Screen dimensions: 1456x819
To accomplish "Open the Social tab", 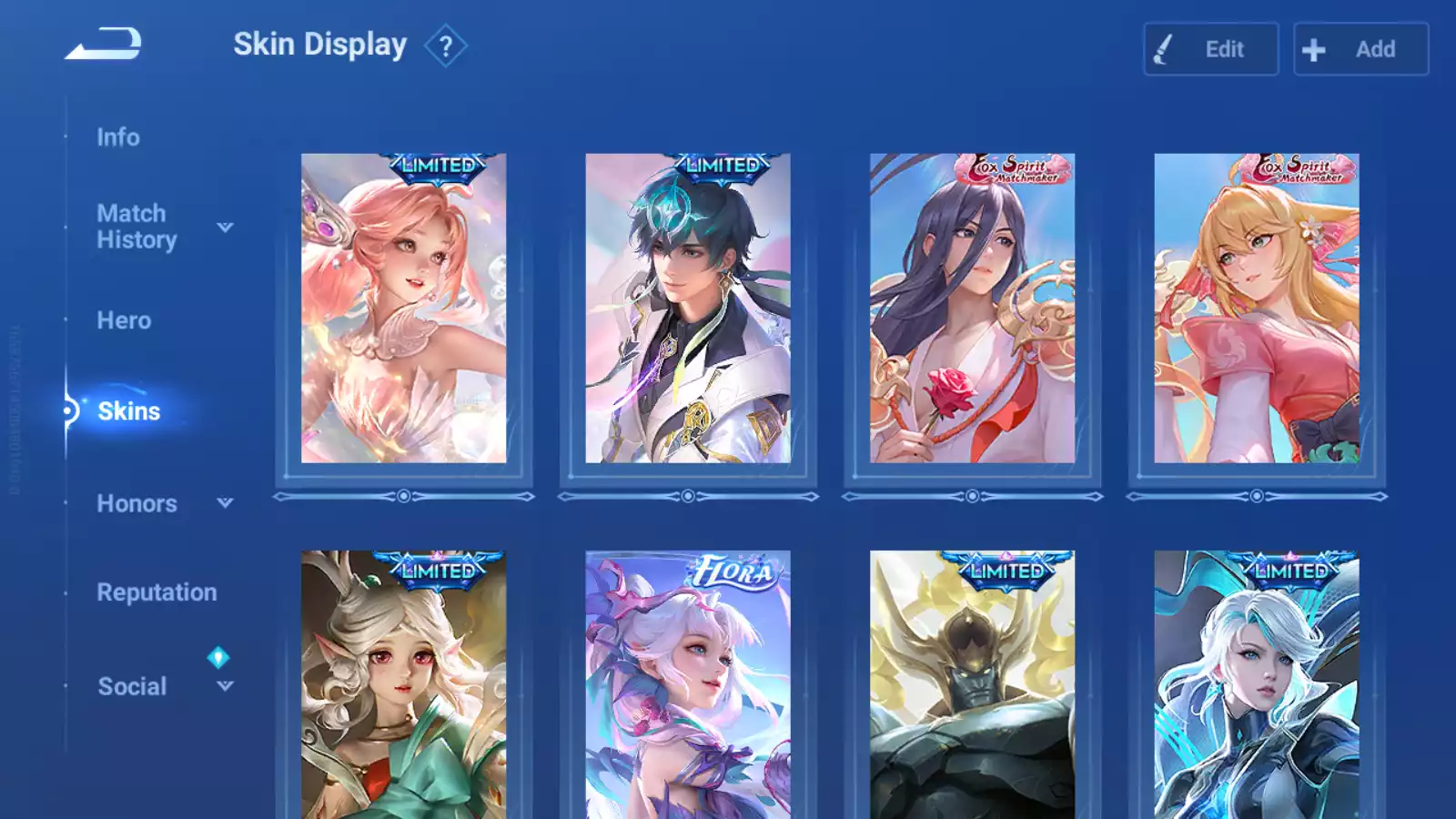I will pyautogui.click(x=132, y=686).
